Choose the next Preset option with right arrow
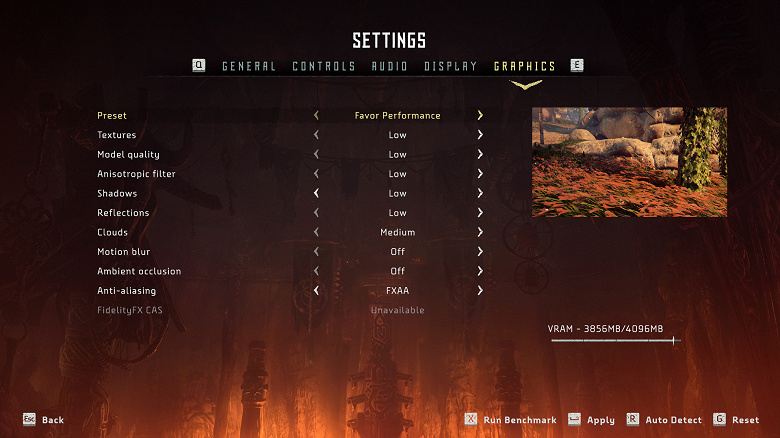The width and height of the screenshot is (780, 438). click(480, 116)
